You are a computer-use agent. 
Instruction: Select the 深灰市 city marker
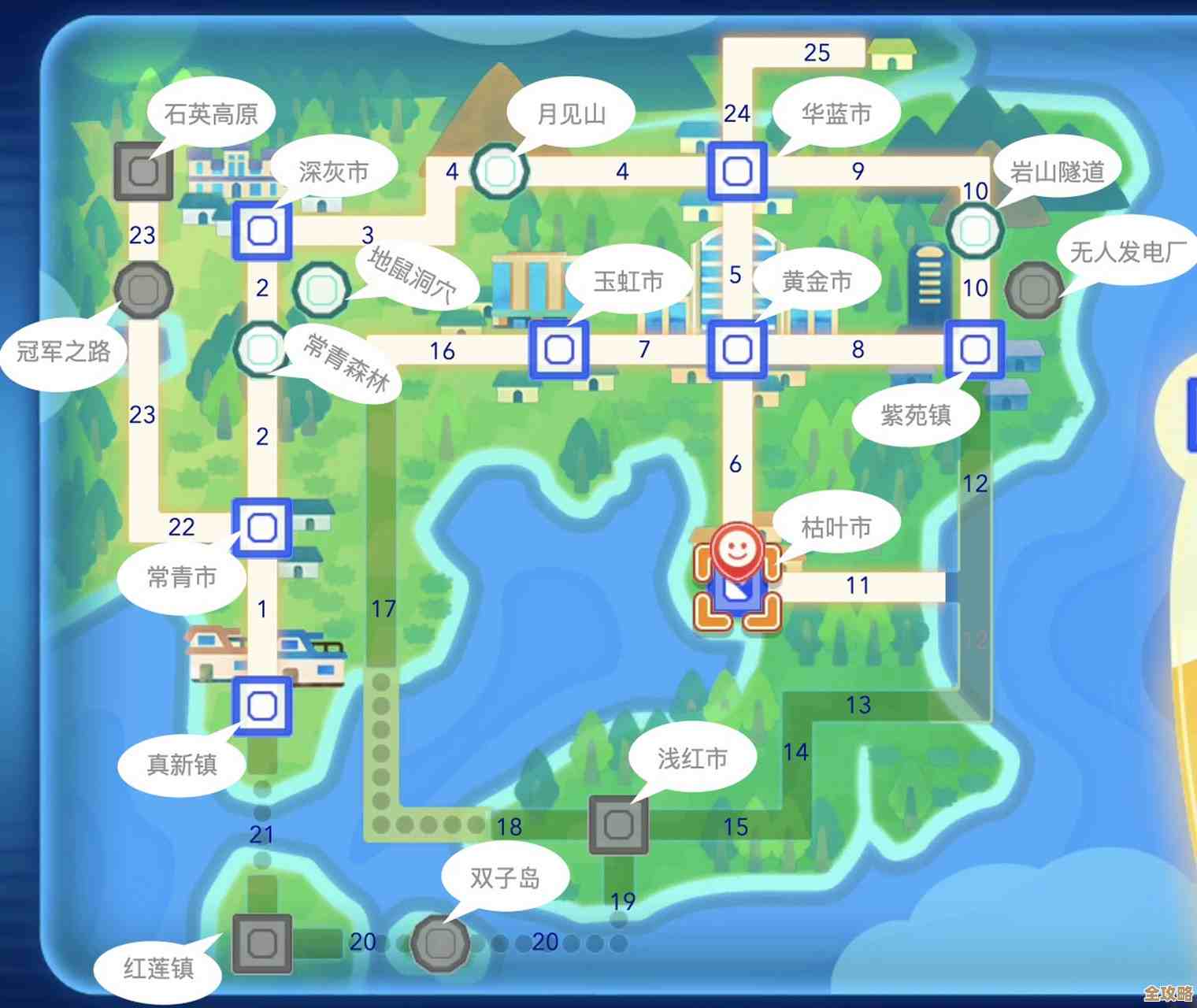coord(264,232)
